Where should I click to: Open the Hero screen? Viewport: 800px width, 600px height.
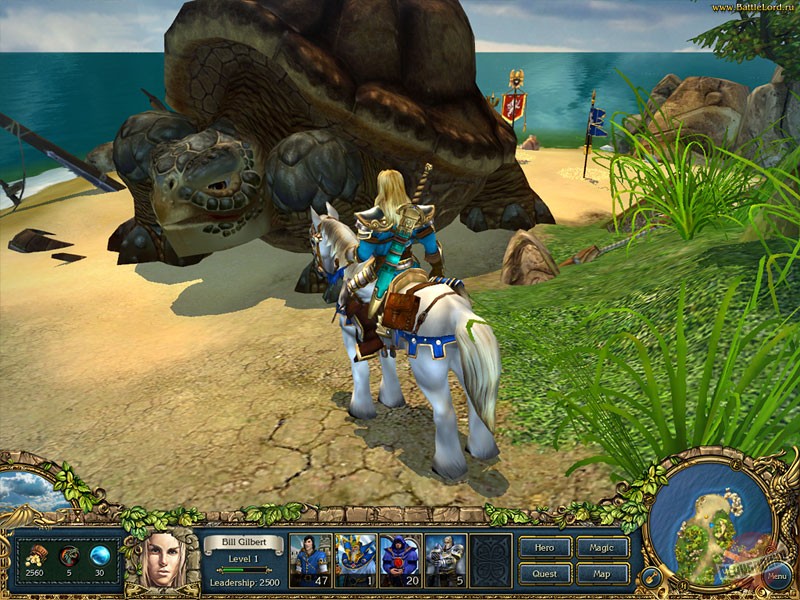545,547
